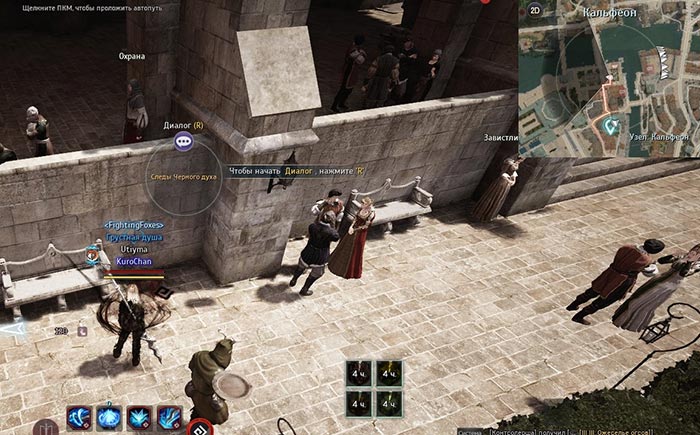Screen dimensions: 700x435
Task: Activate the blue burst skill icon
Action: tap(139, 418)
